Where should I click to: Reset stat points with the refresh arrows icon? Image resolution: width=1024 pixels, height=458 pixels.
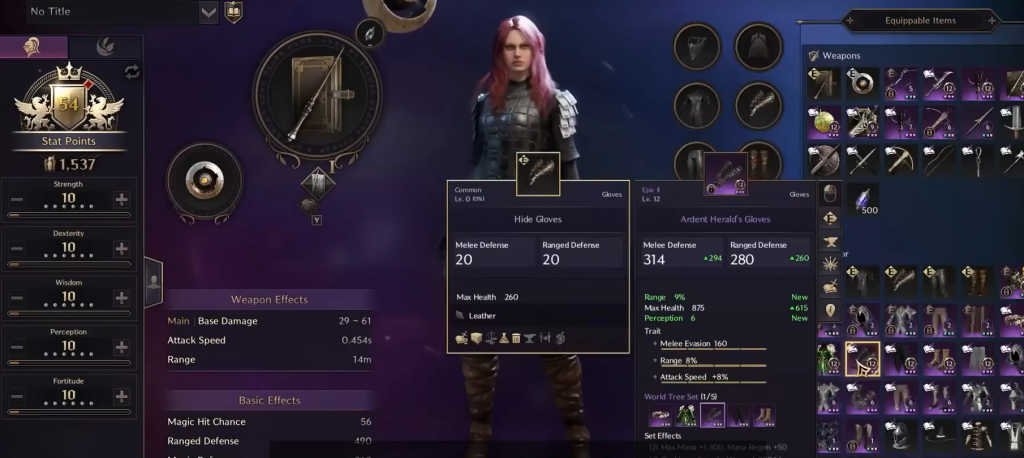pos(132,71)
